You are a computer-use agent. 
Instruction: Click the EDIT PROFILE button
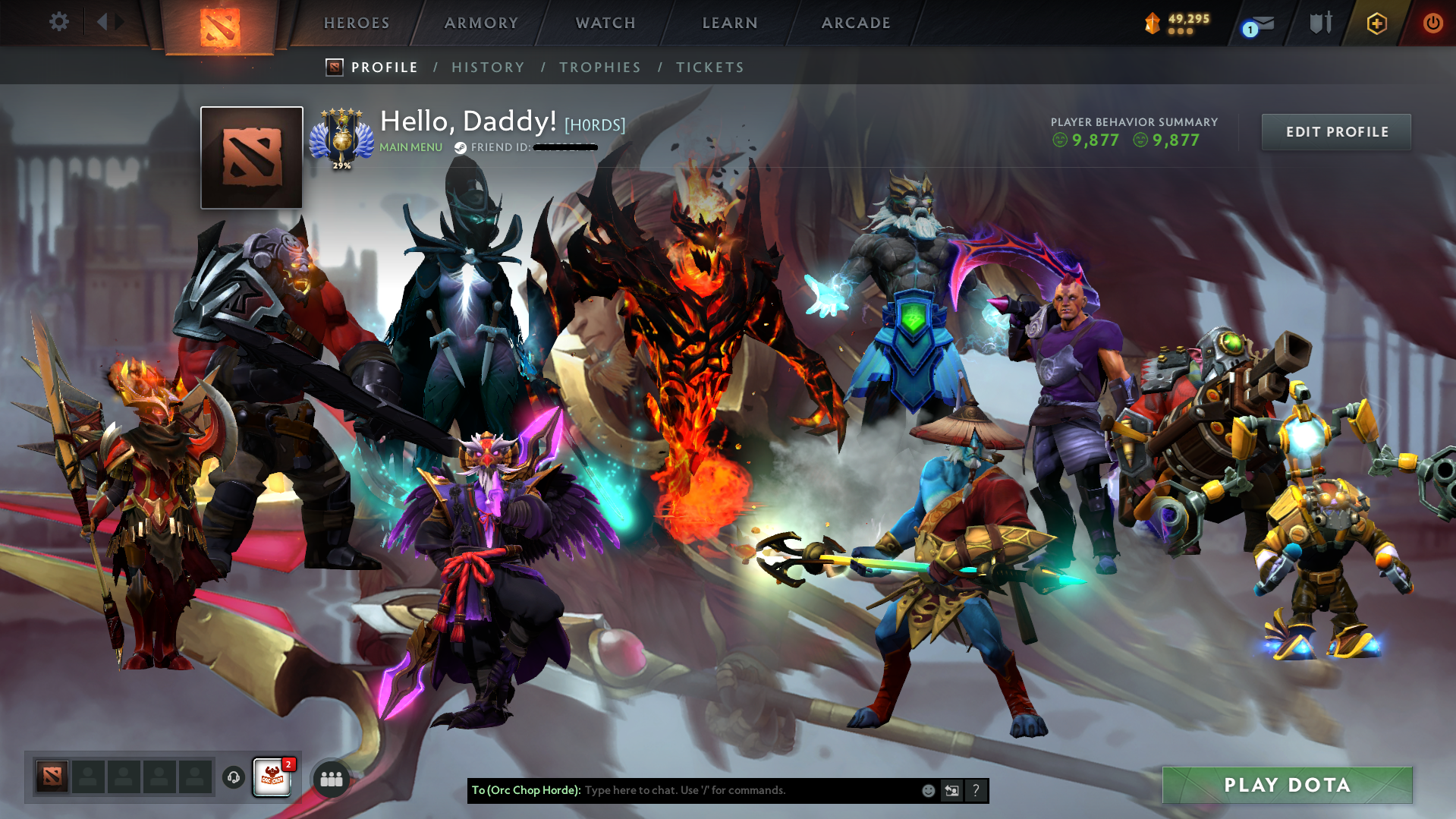coord(1336,131)
